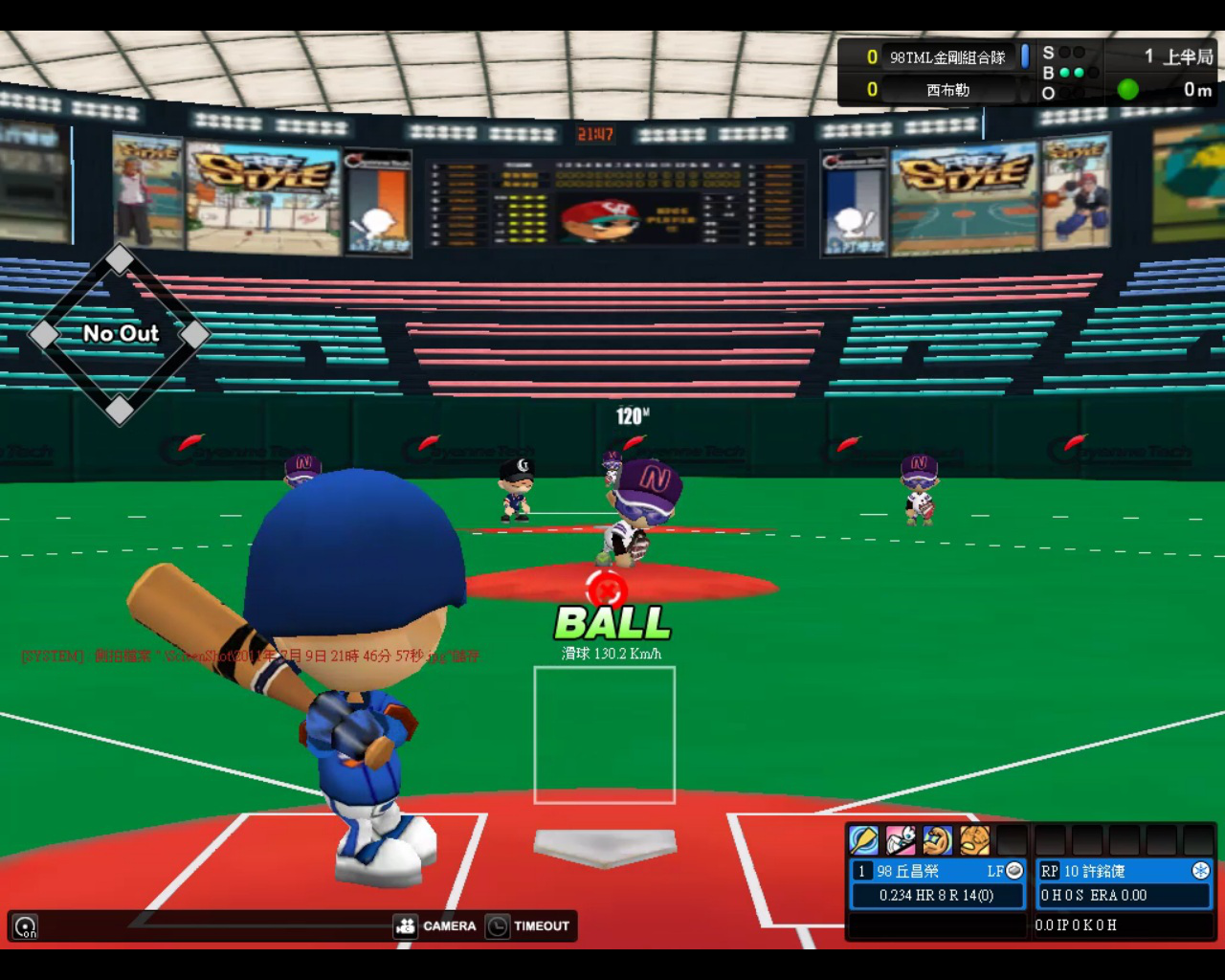Select the strike zone box
Screen dimensions: 1225x980
[x=605, y=735]
